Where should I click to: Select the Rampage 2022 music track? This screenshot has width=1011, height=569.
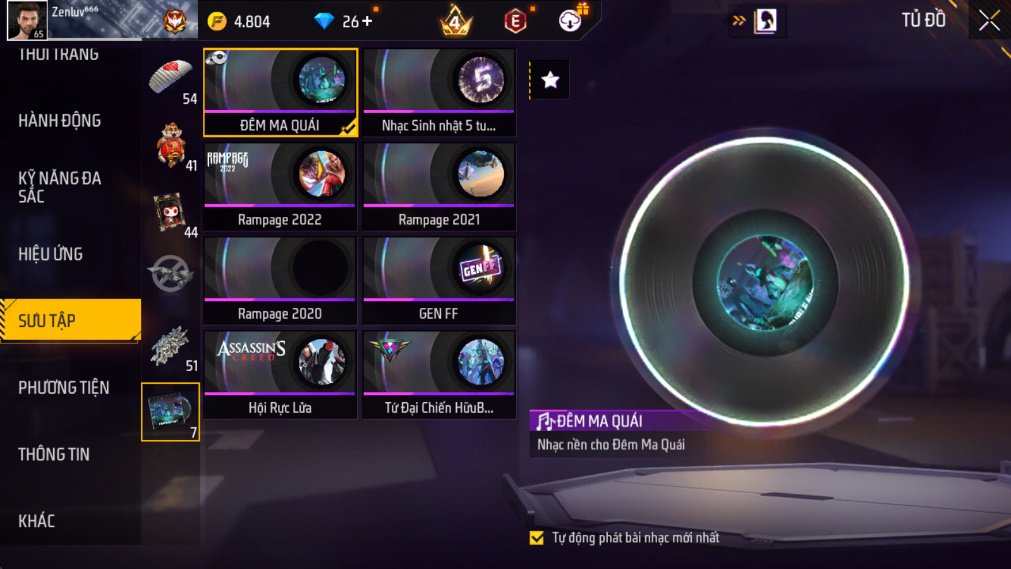tap(280, 186)
